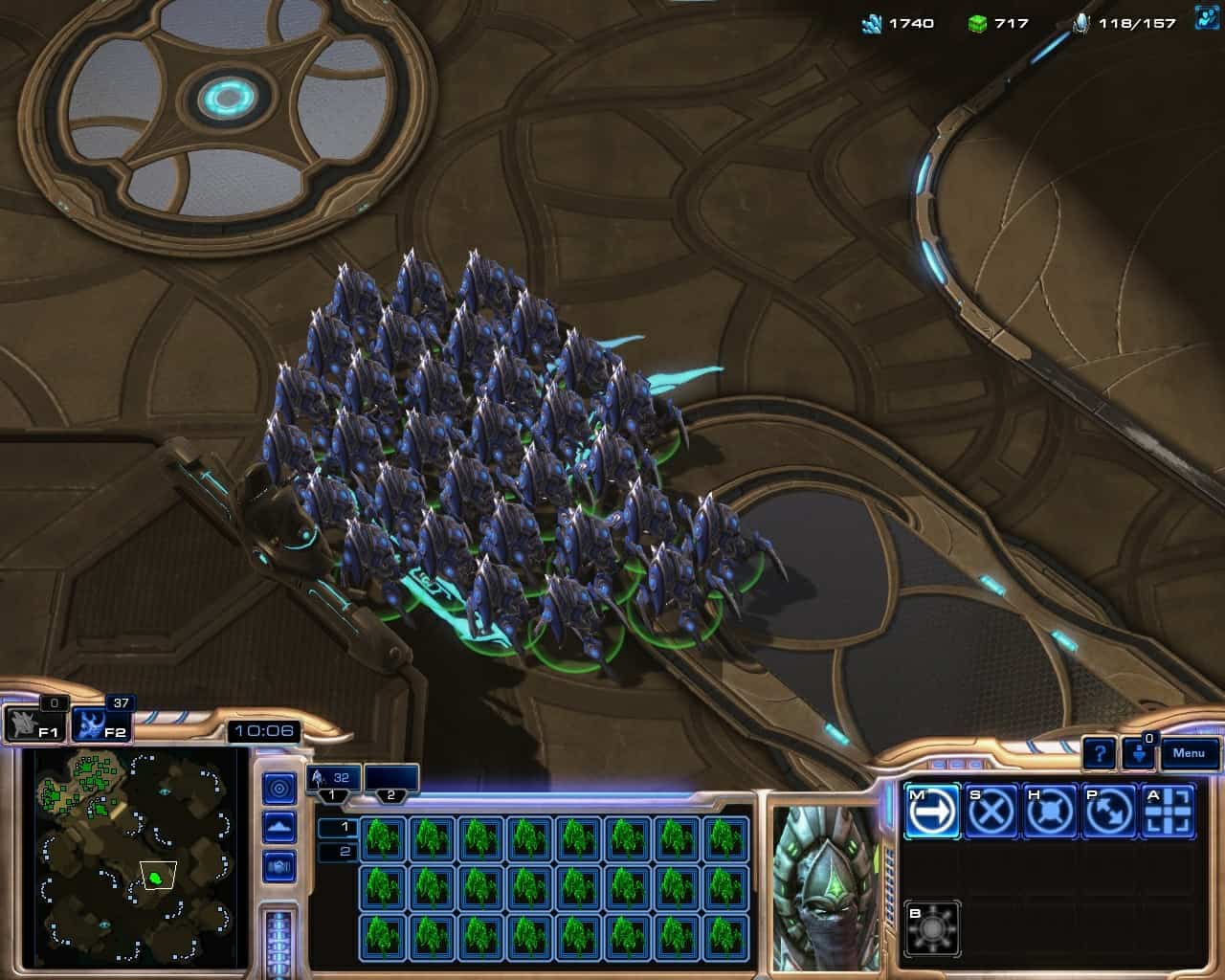Switch to selection page 2
The width and height of the screenshot is (1225, 980).
click(337, 852)
